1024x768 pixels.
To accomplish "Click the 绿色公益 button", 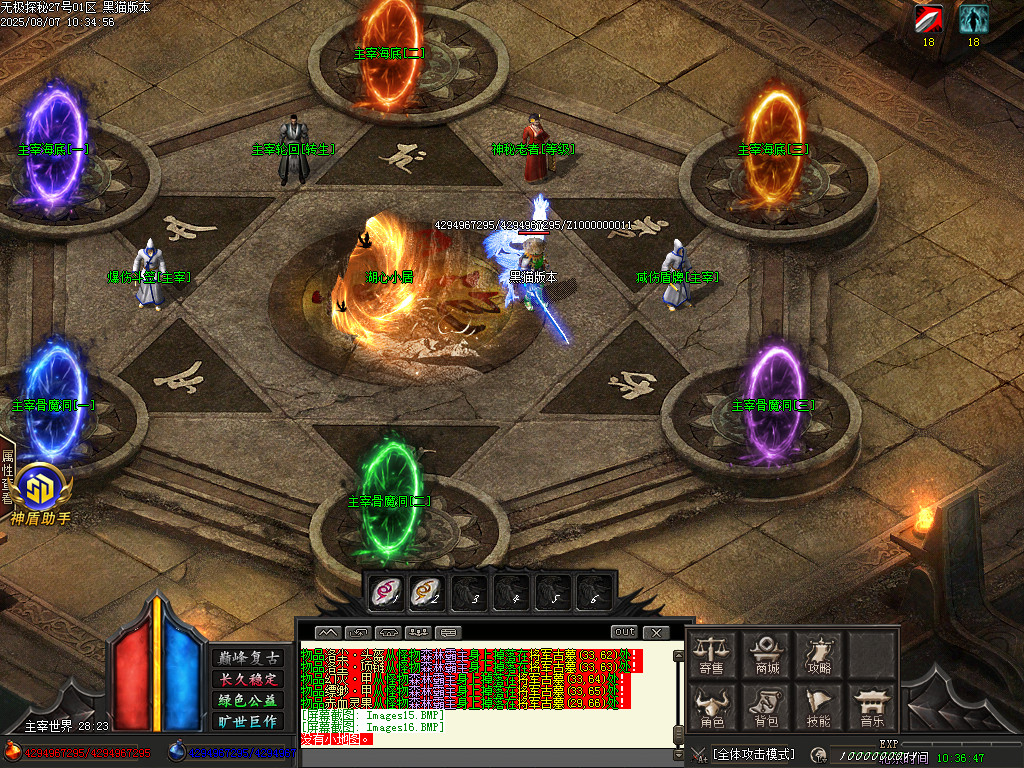I will [x=249, y=700].
